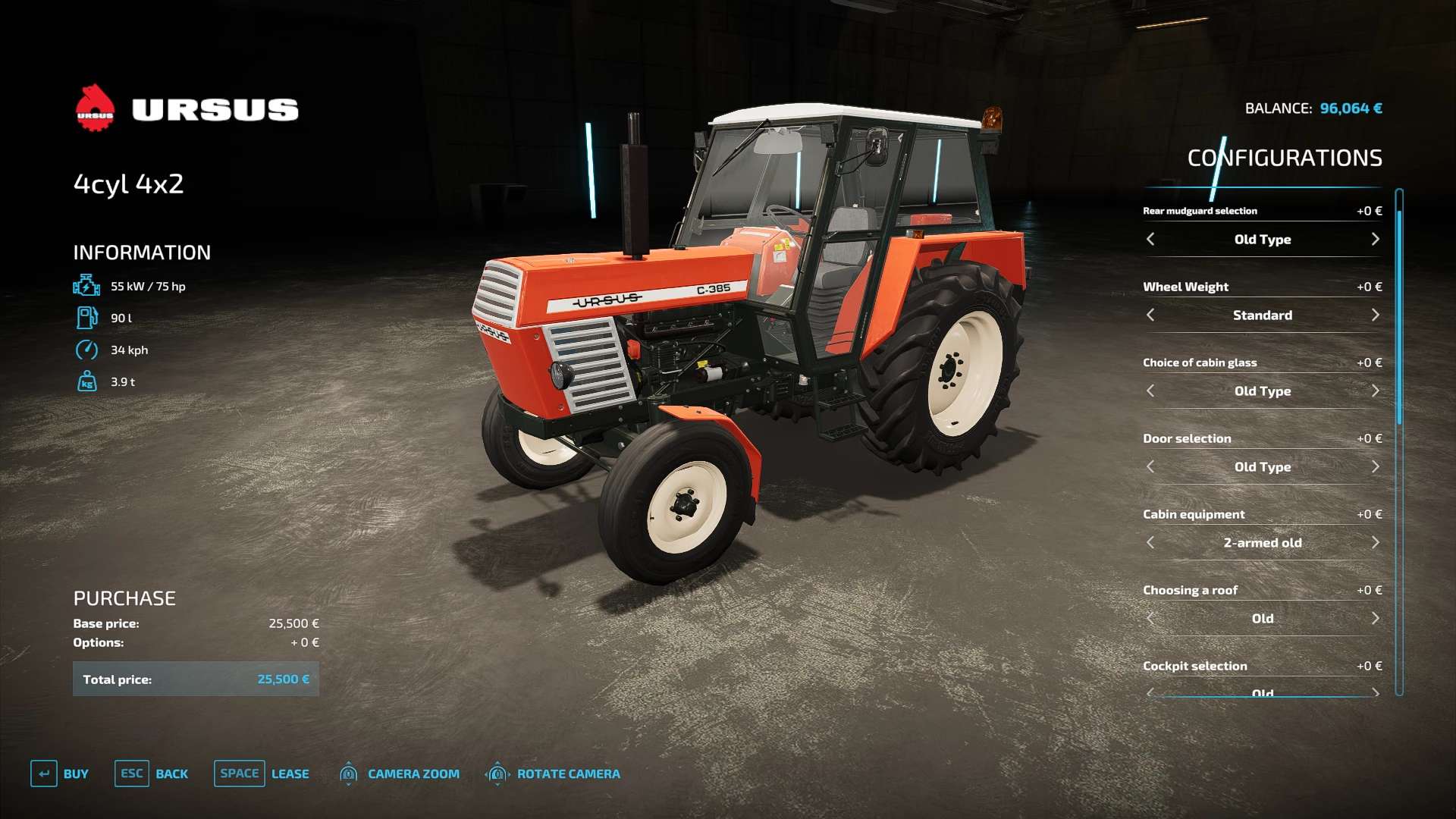Image resolution: width=1456 pixels, height=819 pixels.
Task: Select previous rear mudguard option
Action: click(1150, 240)
